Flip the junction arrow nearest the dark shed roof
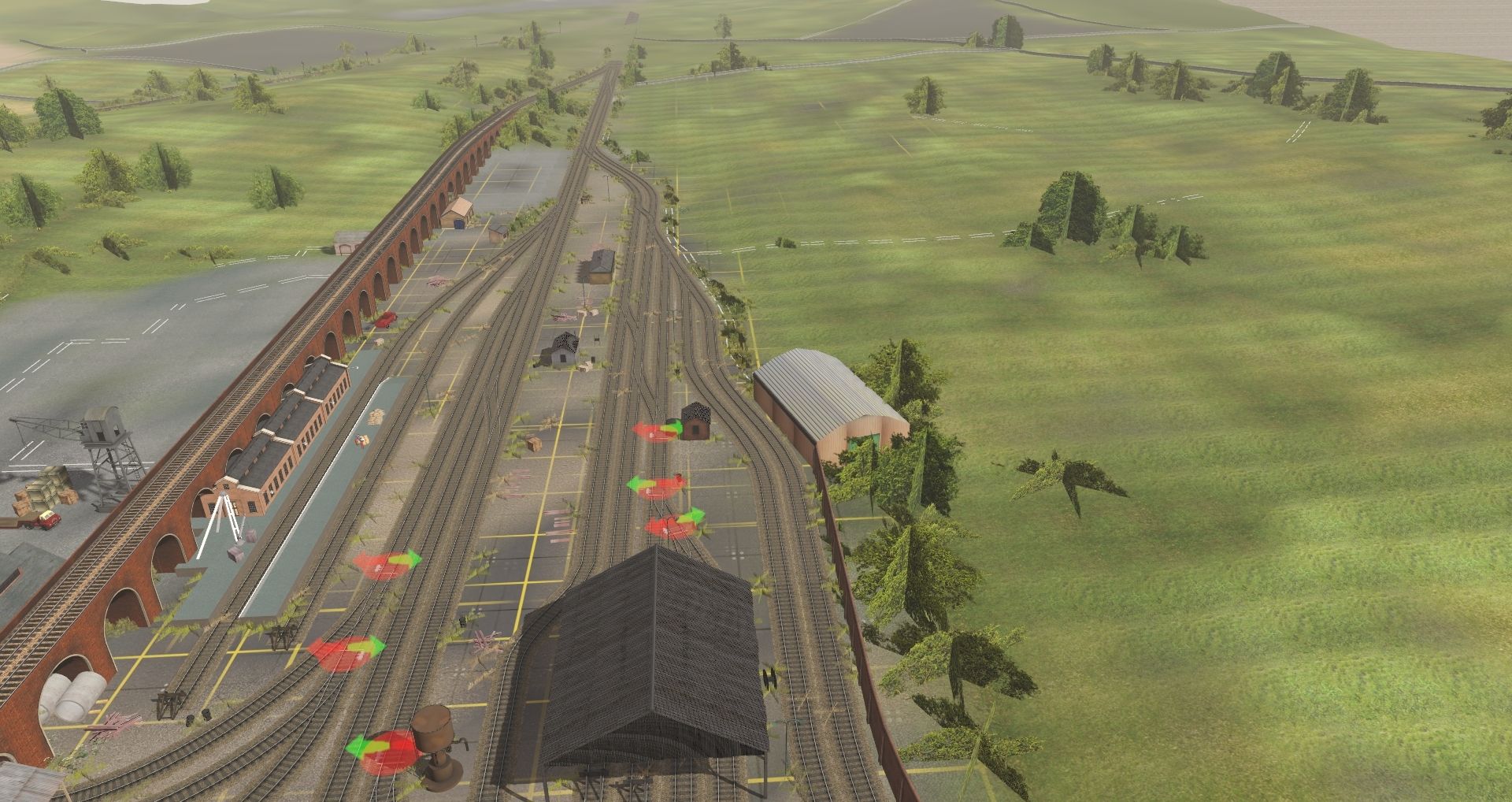 pyautogui.click(x=673, y=525)
